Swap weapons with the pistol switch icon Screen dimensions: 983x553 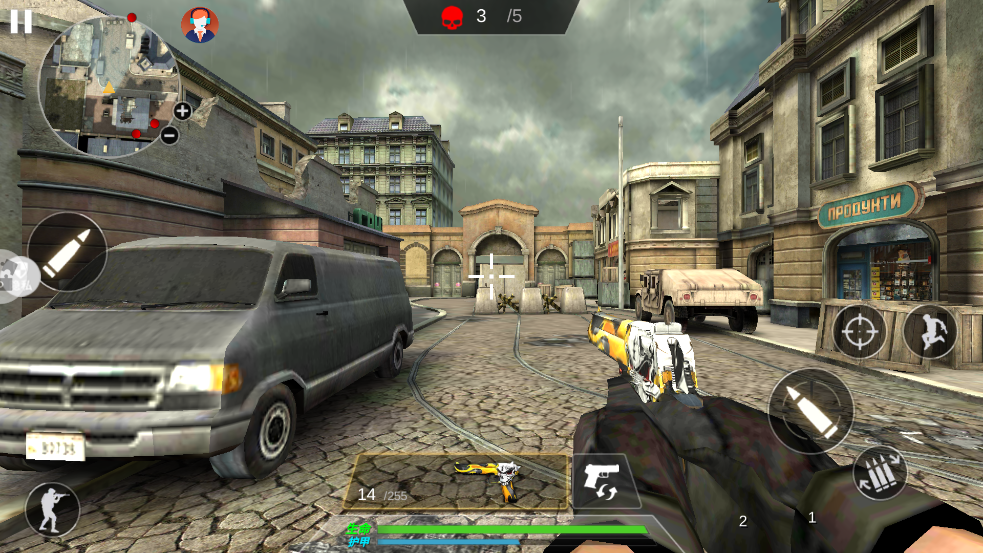(x=606, y=482)
